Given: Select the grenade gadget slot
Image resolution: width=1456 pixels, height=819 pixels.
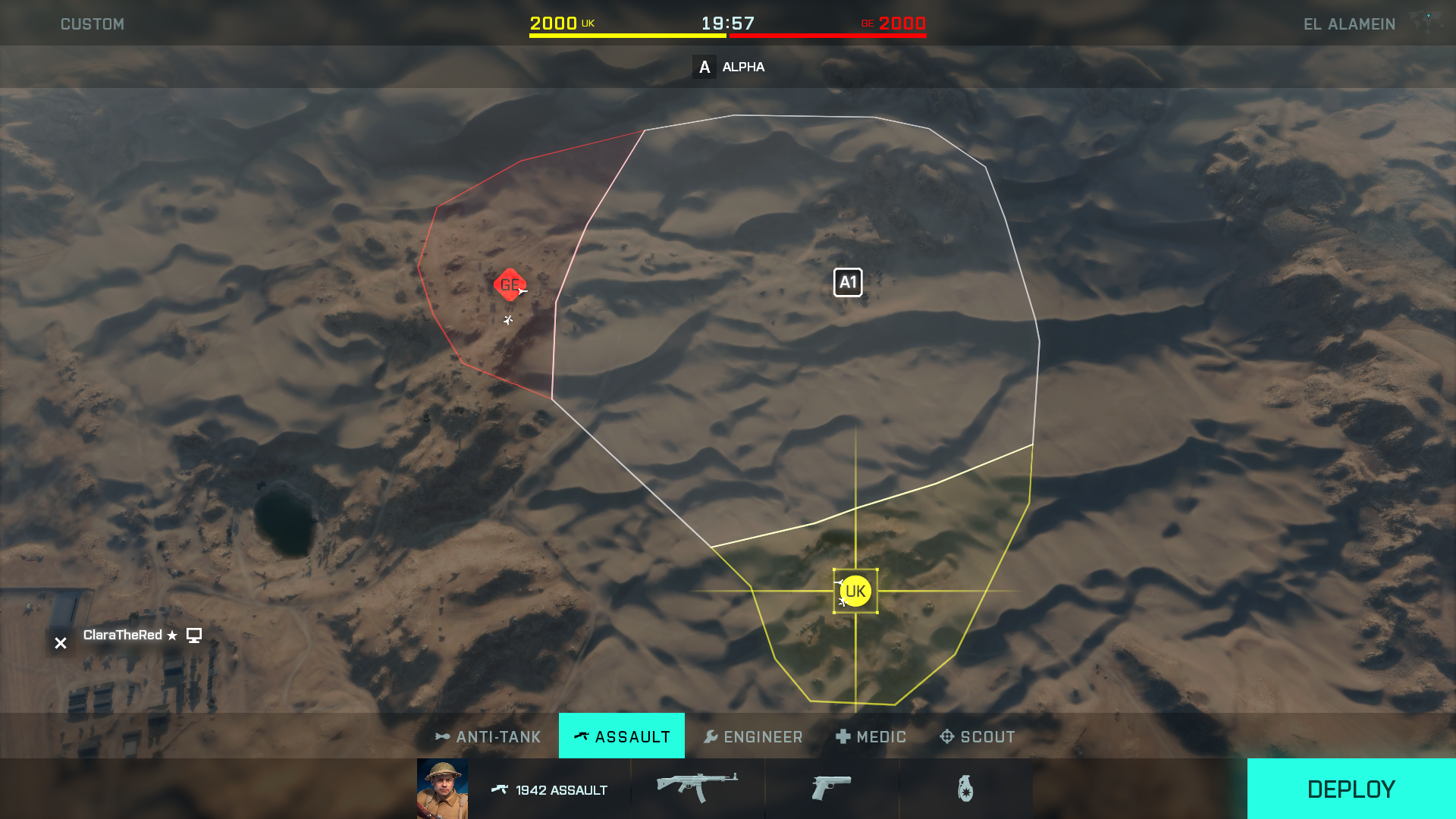Looking at the screenshot, I should point(964,789).
